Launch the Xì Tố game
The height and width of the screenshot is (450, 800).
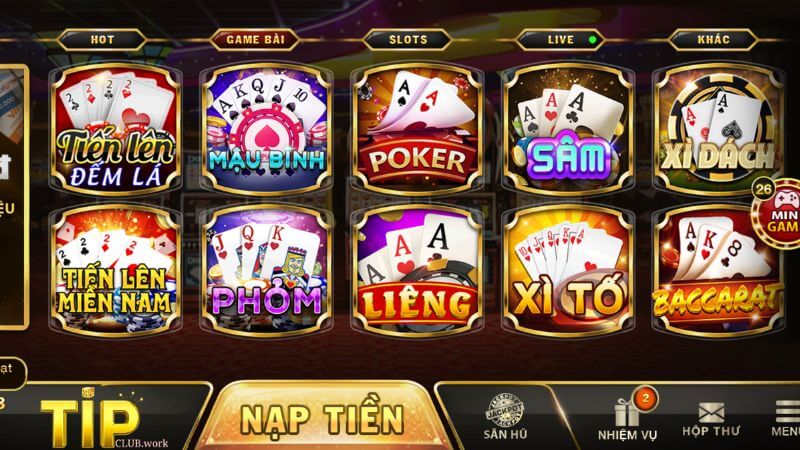567,265
